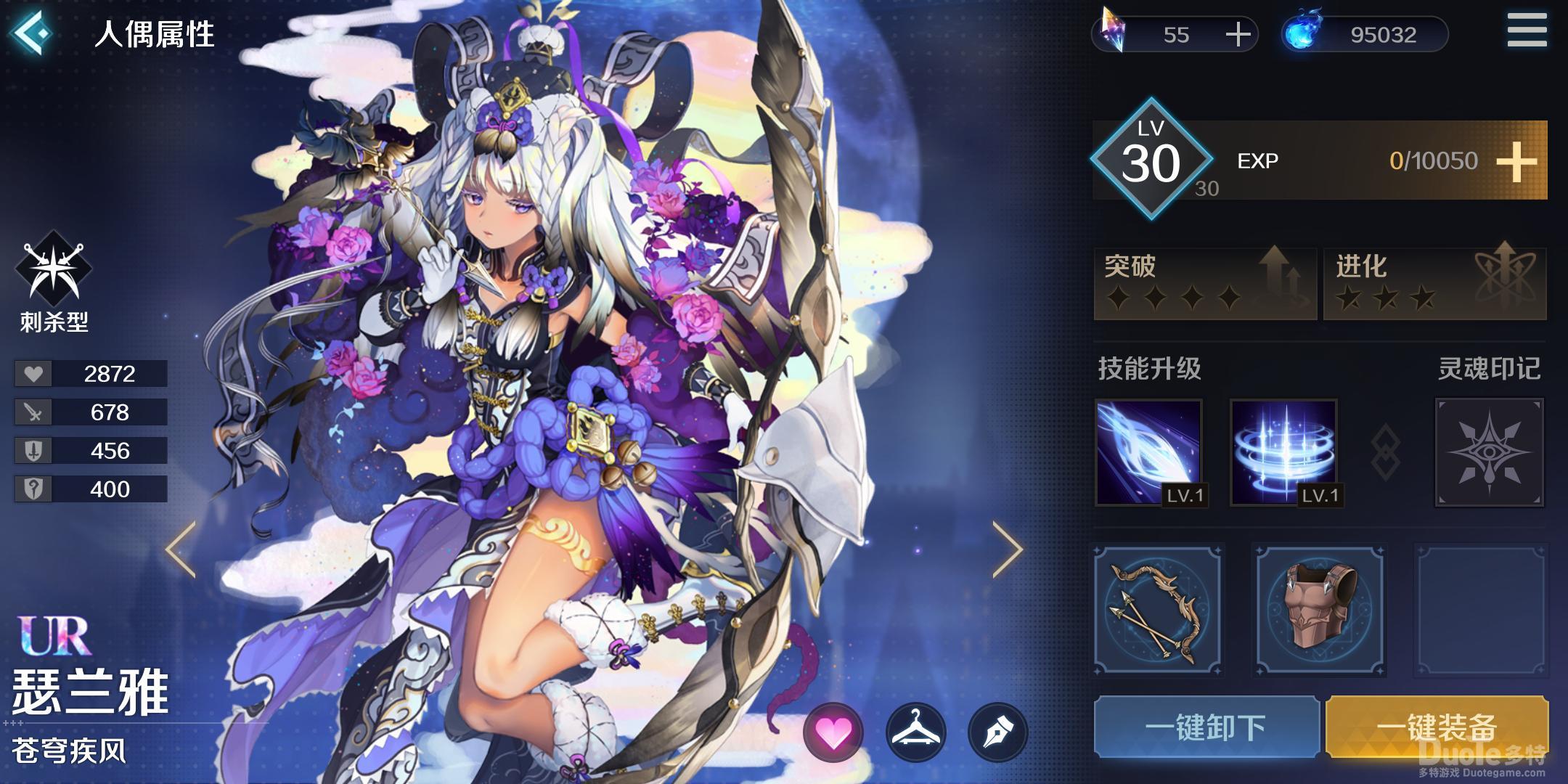Select the chest armor equipment slot
The width and height of the screenshot is (1568, 784).
coord(1320,611)
